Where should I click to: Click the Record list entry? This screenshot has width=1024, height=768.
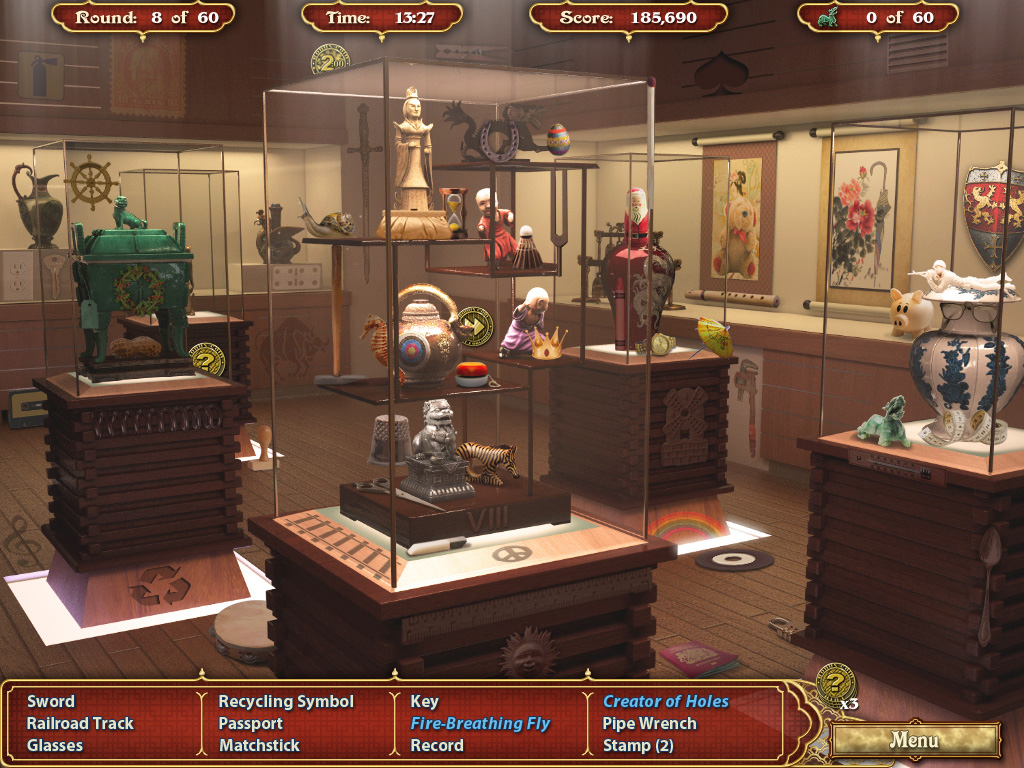tap(437, 745)
